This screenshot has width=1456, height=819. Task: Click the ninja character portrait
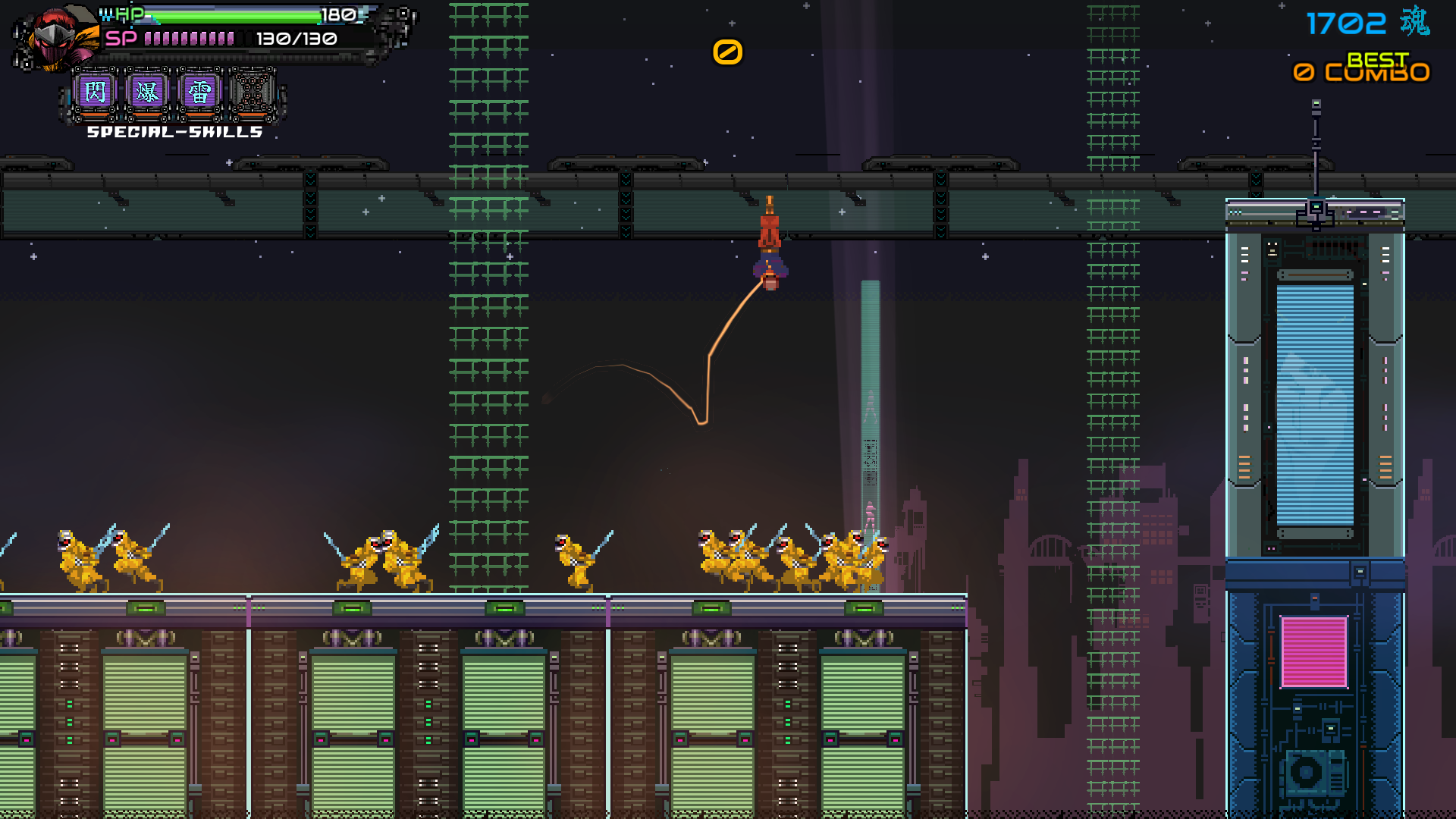(55, 39)
